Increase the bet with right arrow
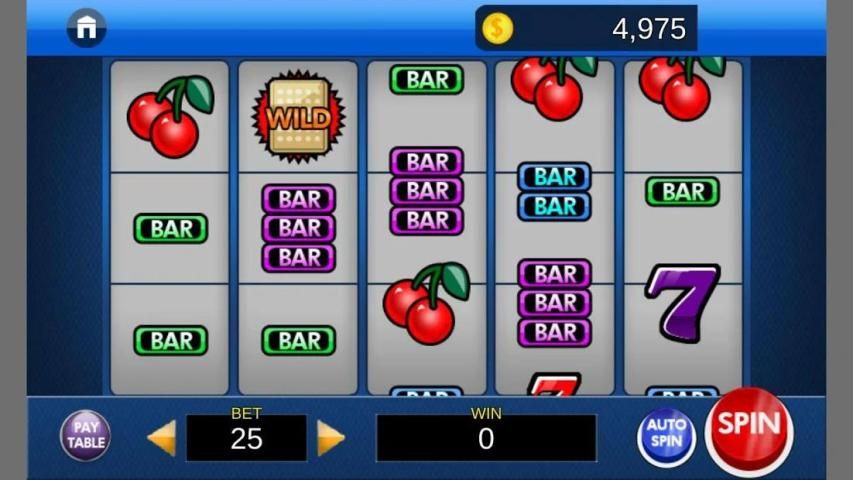The image size is (853, 480). (x=331, y=438)
